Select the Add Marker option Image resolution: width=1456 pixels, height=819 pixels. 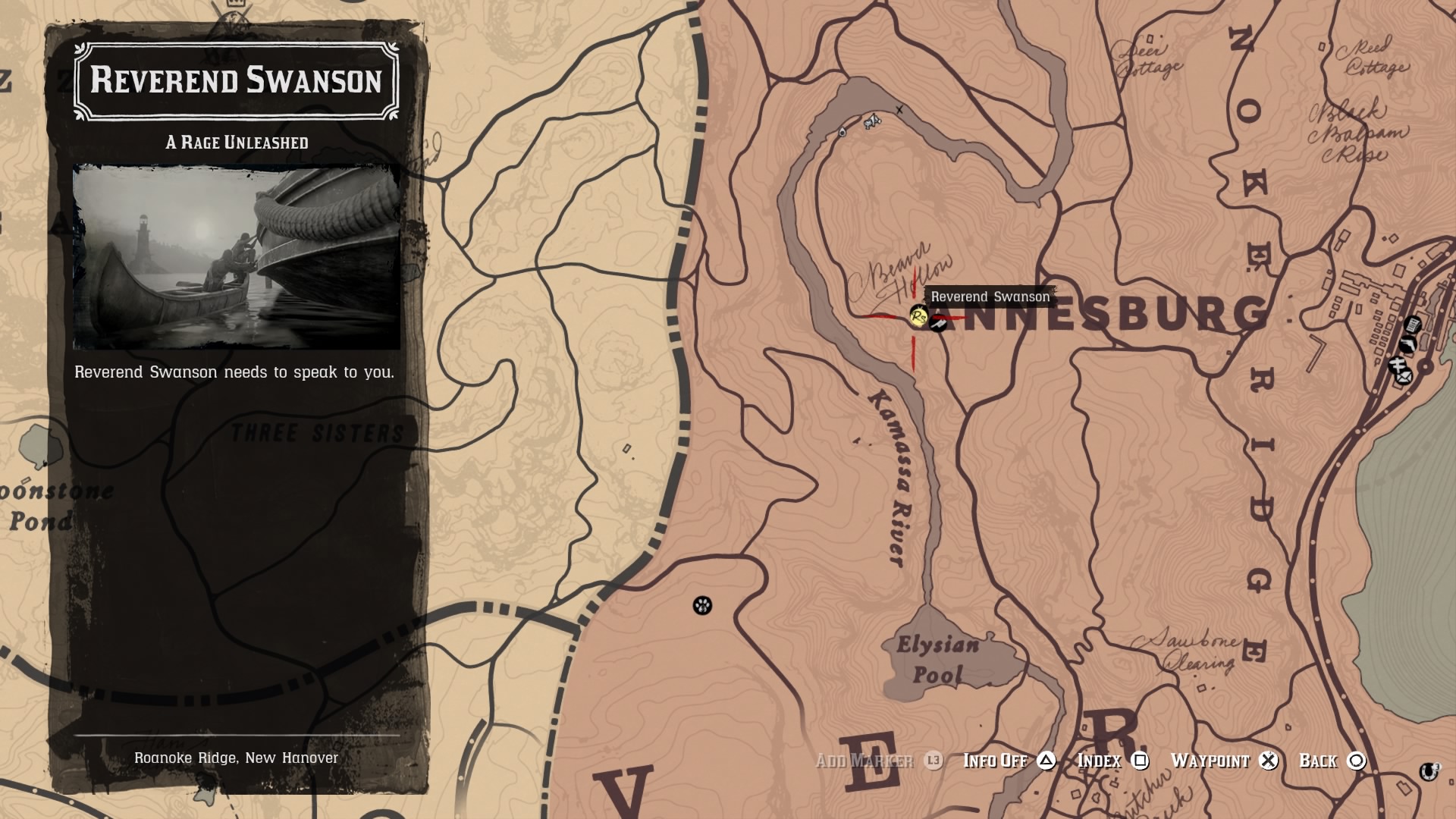[x=864, y=759]
